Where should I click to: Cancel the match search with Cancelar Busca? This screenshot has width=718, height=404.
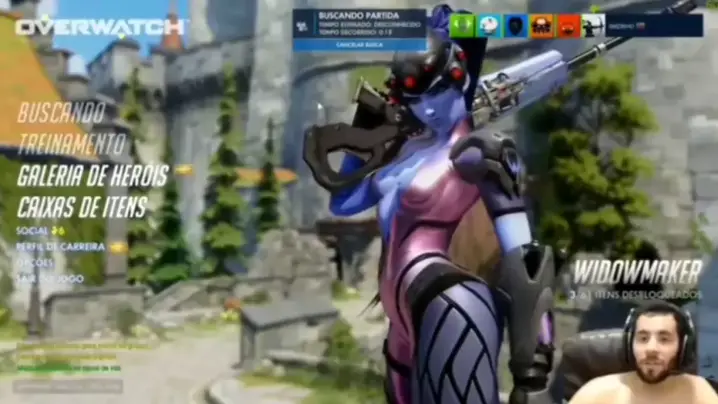[x=359, y=44]
